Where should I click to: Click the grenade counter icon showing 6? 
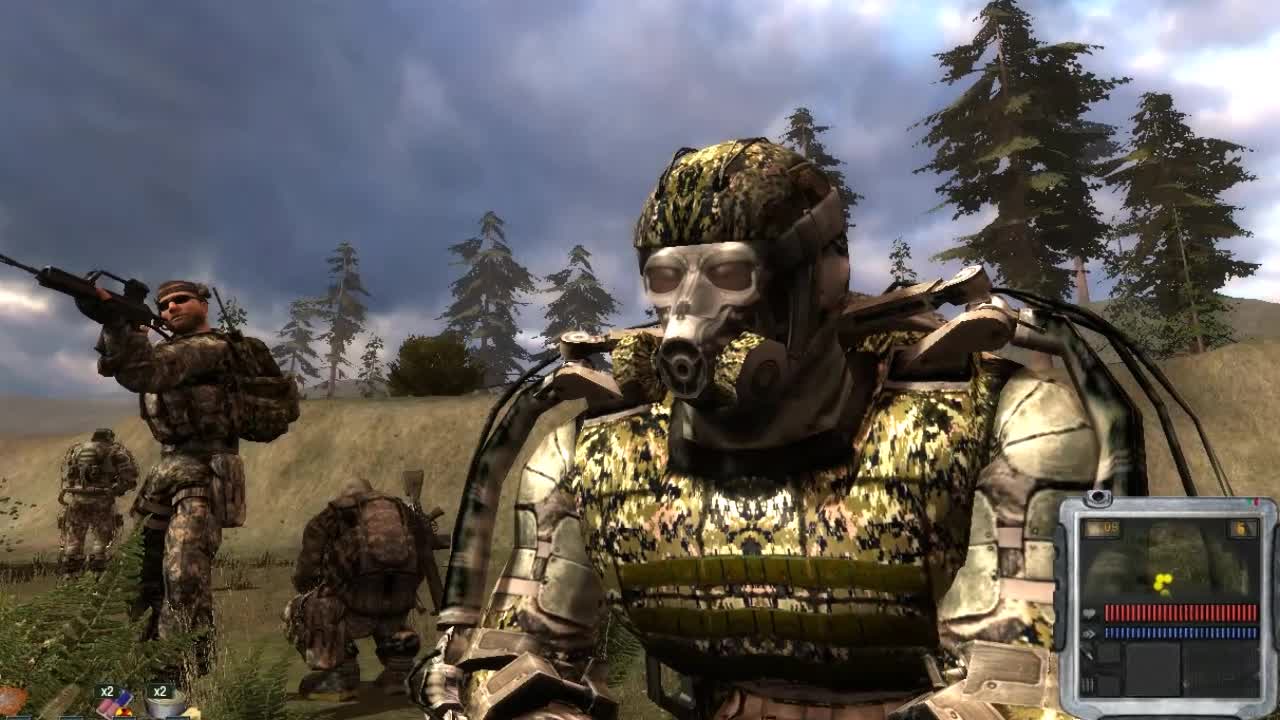tap(1242, 528)
